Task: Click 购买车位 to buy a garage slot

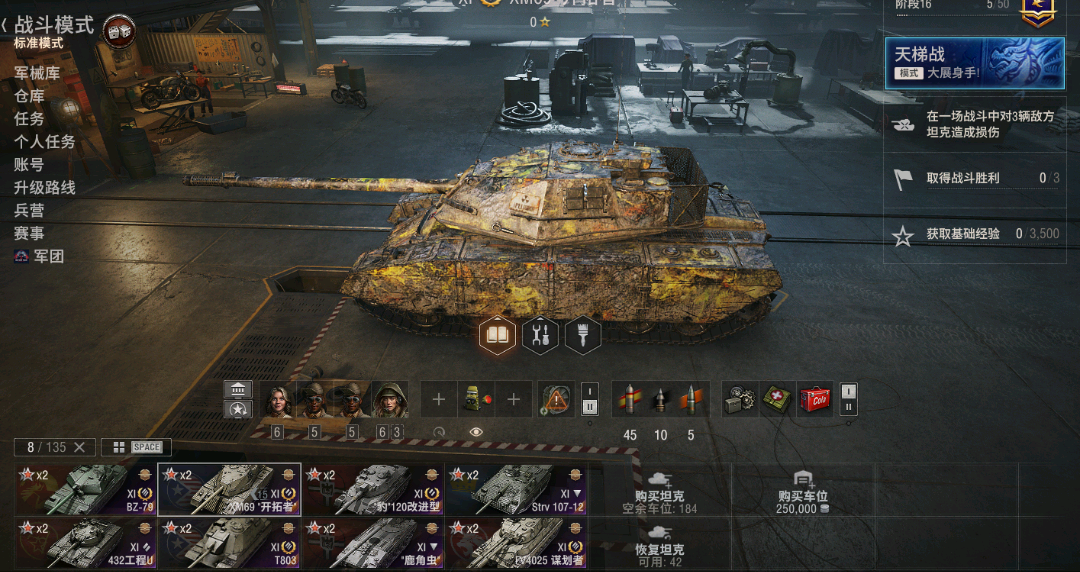Action: 803,495
